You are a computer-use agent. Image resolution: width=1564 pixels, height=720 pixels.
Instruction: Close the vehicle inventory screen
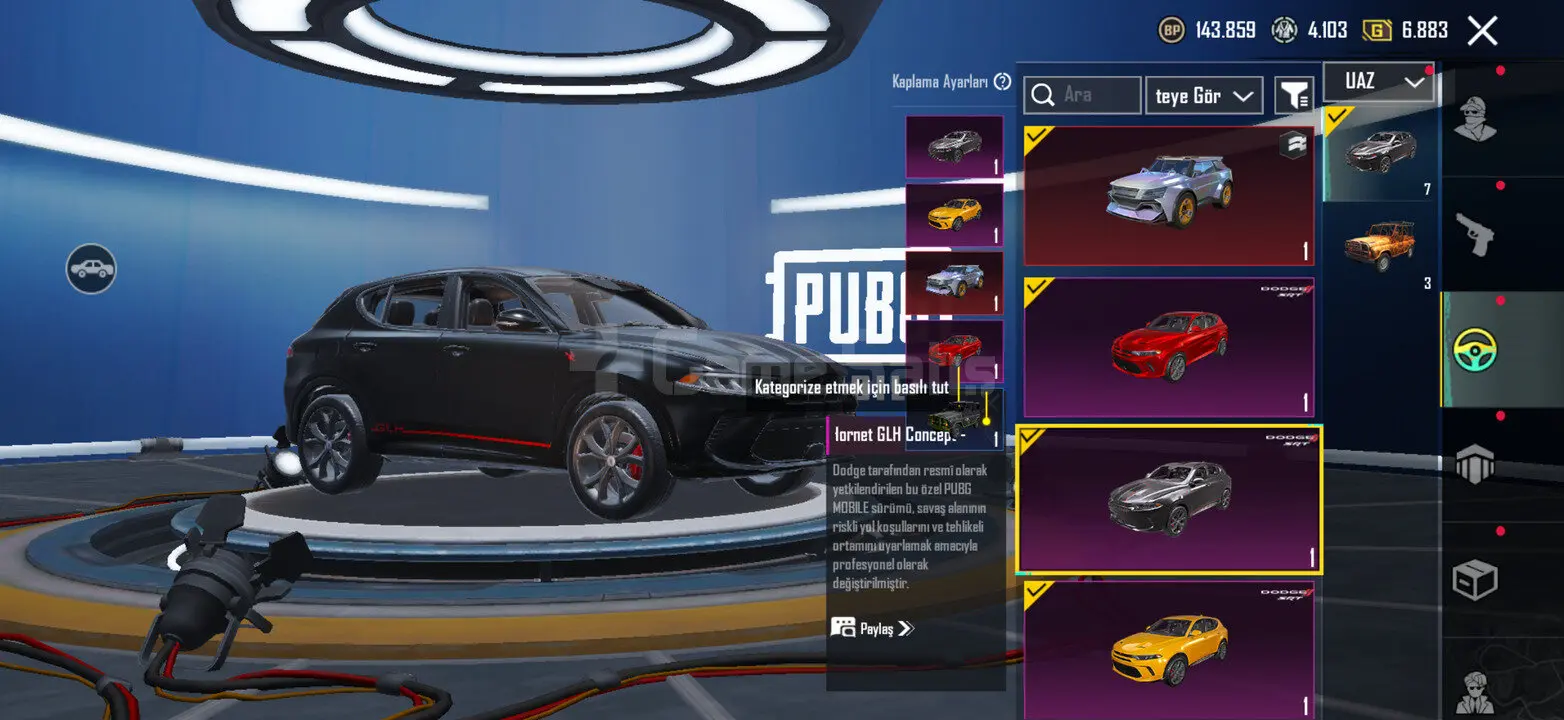tap(1482, 31)
